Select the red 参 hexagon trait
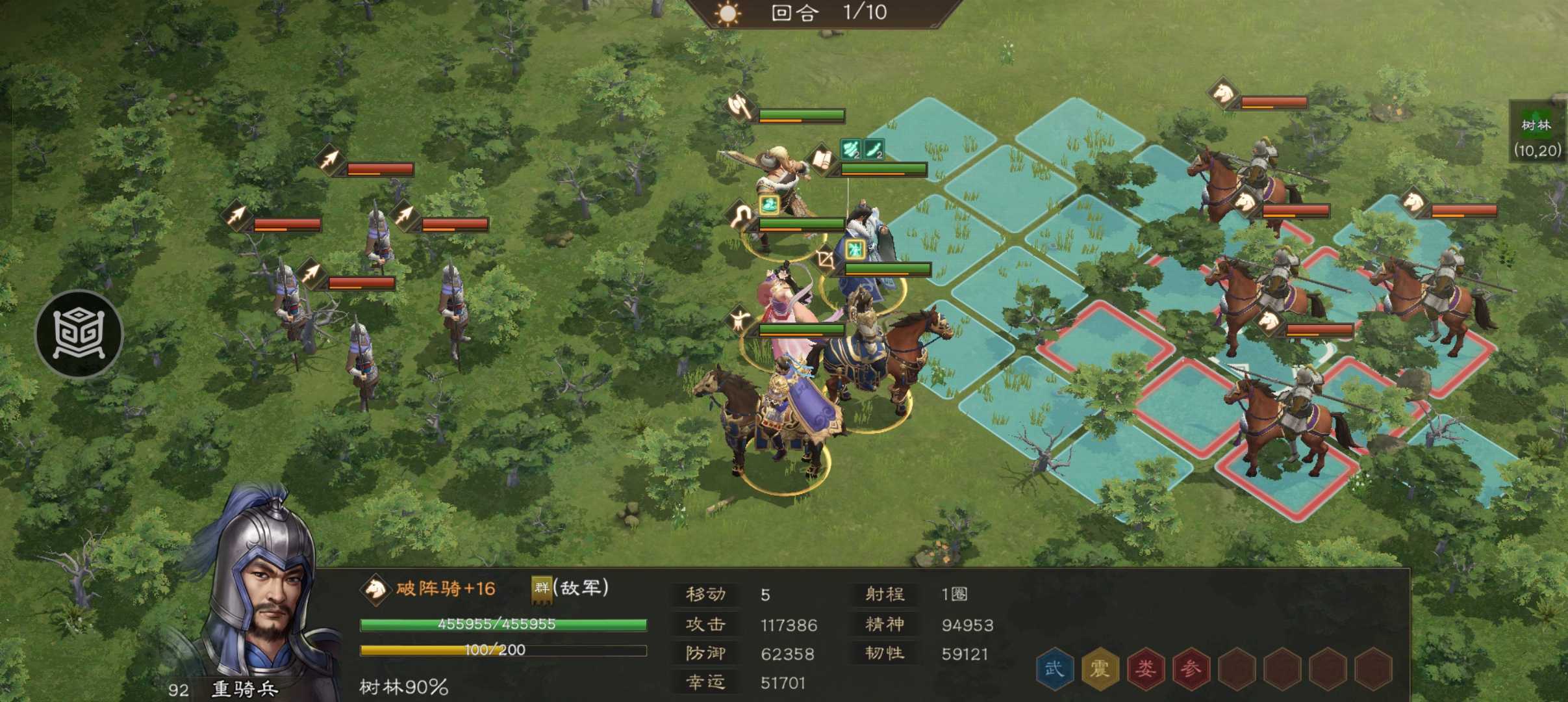The image size is (1568, 702). 1190,668
